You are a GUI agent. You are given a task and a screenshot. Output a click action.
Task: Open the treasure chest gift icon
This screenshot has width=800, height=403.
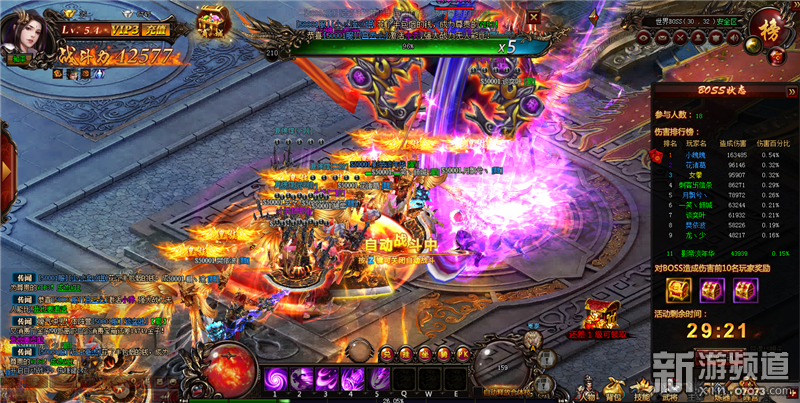209,22
